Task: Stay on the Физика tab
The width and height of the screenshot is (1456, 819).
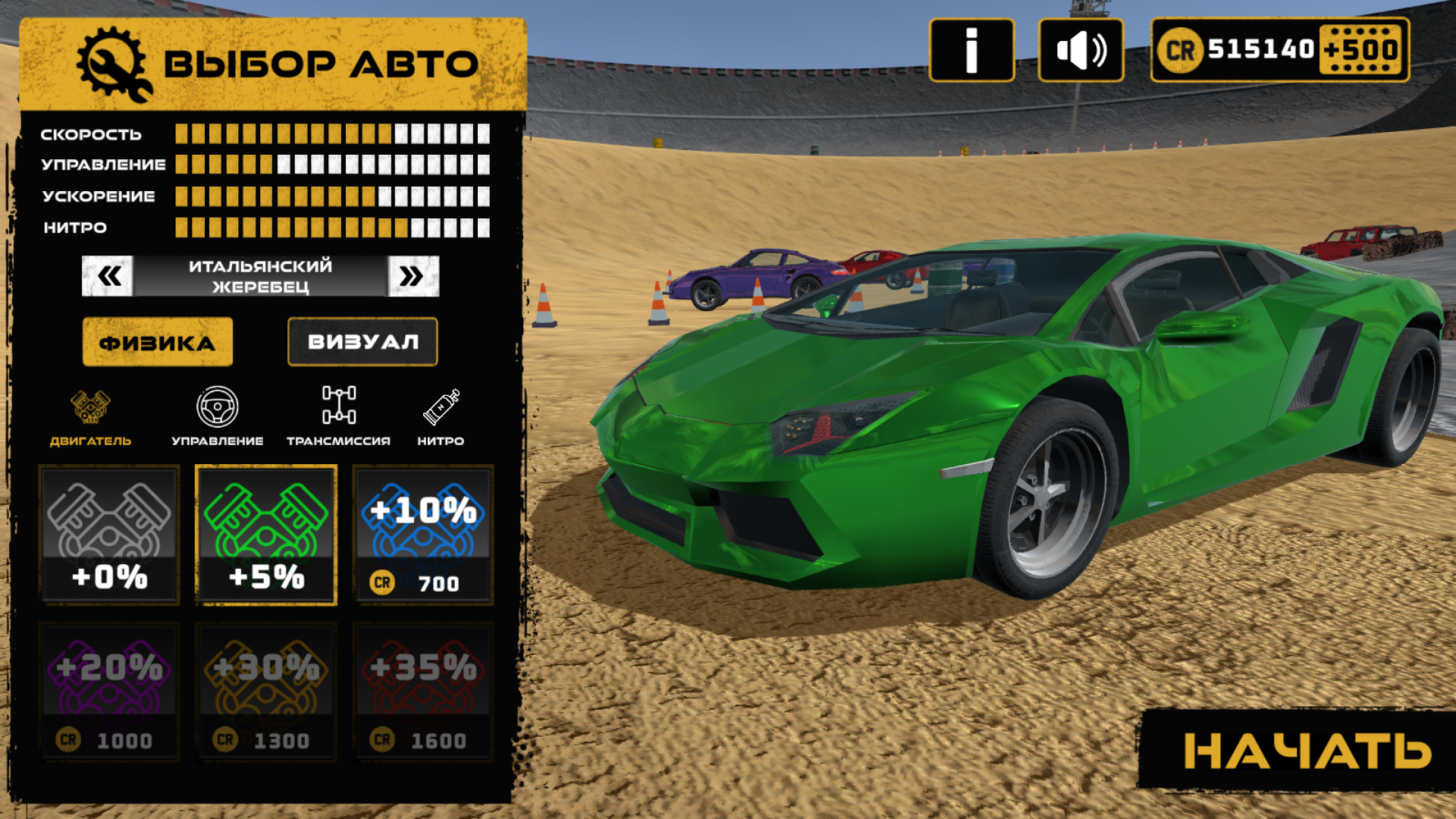Action: coord(157,341)
